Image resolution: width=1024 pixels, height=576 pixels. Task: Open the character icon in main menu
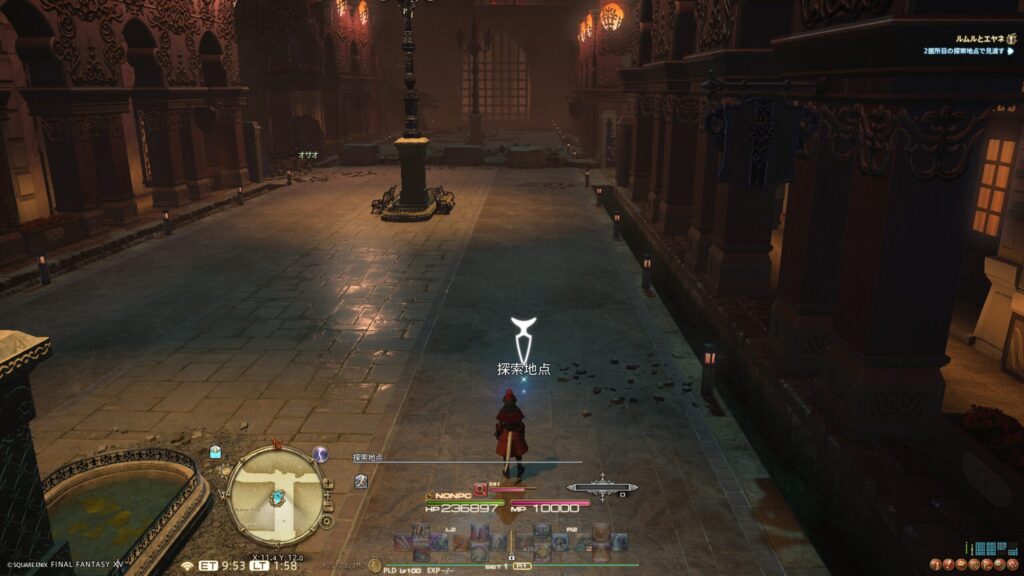pos(935,565)
